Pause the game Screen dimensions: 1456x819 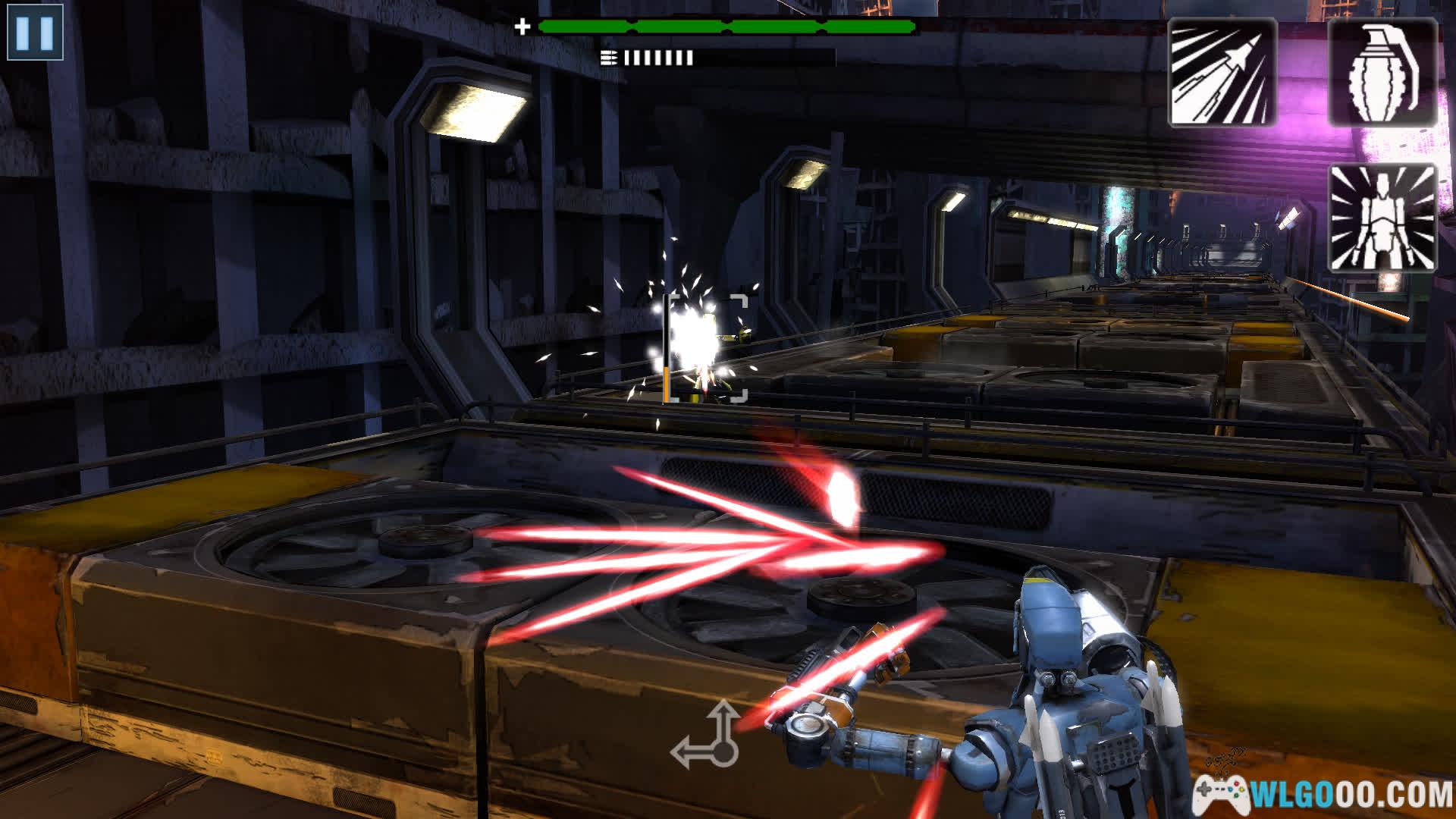35,33
